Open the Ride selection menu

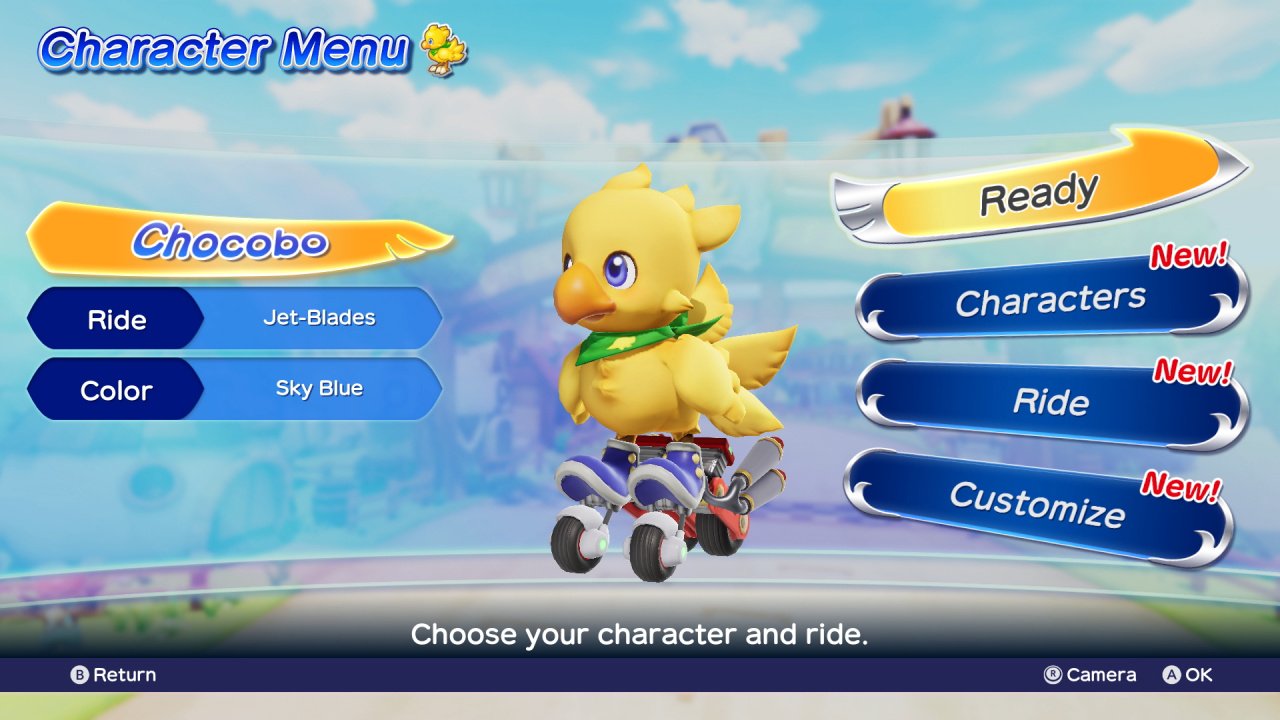[x=1050, y=402]
